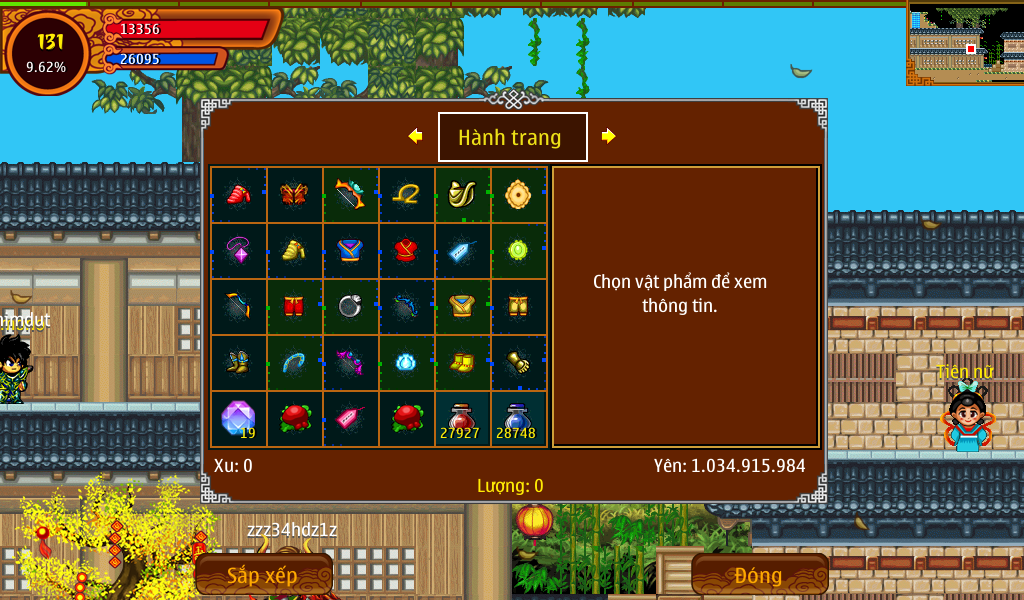
Task: Close the inventory with the Đóng button
Action: (x=759, y=575)
